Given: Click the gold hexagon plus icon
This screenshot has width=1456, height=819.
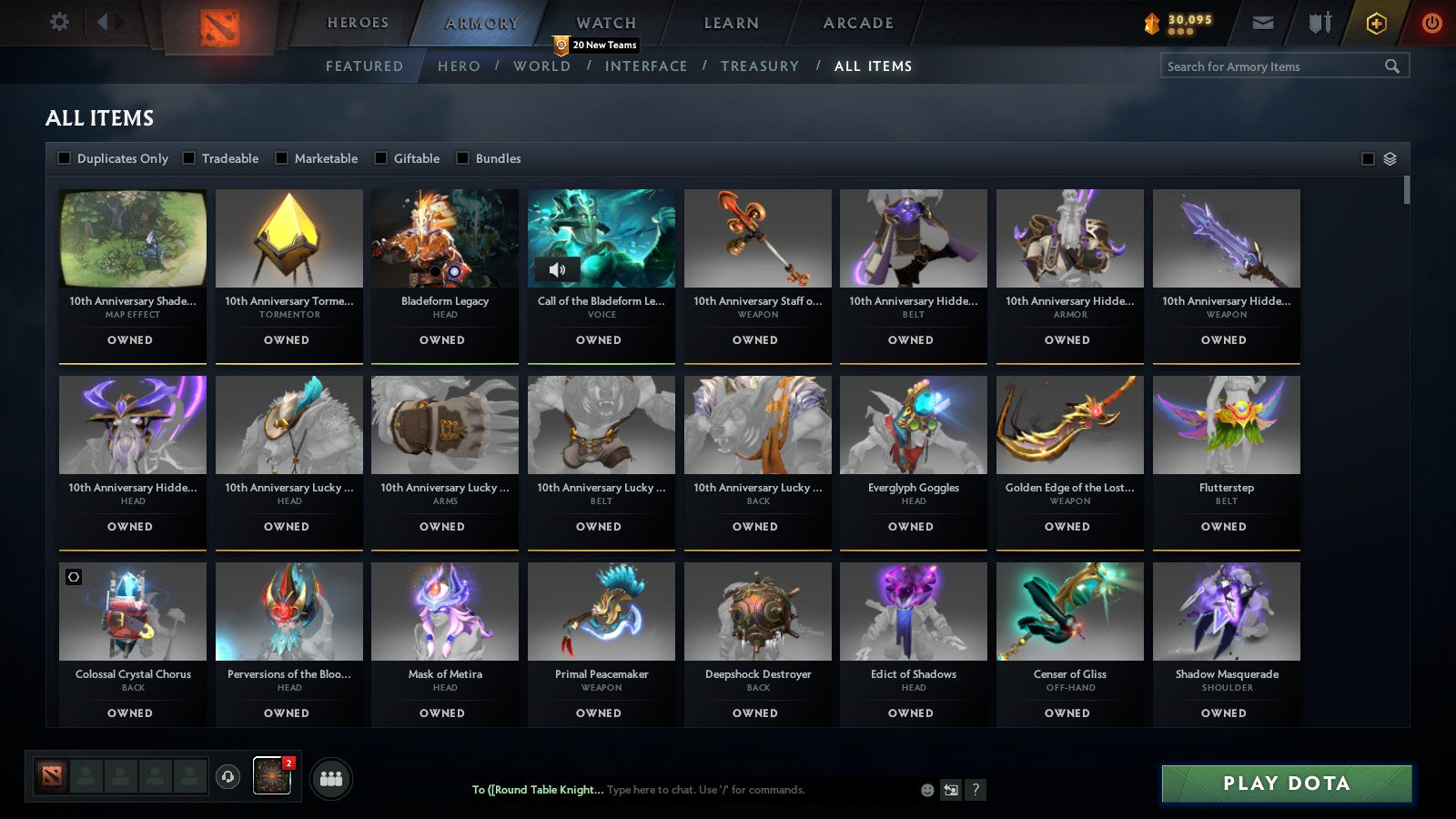Looking at the screenshot, I should click(1376, 23).
